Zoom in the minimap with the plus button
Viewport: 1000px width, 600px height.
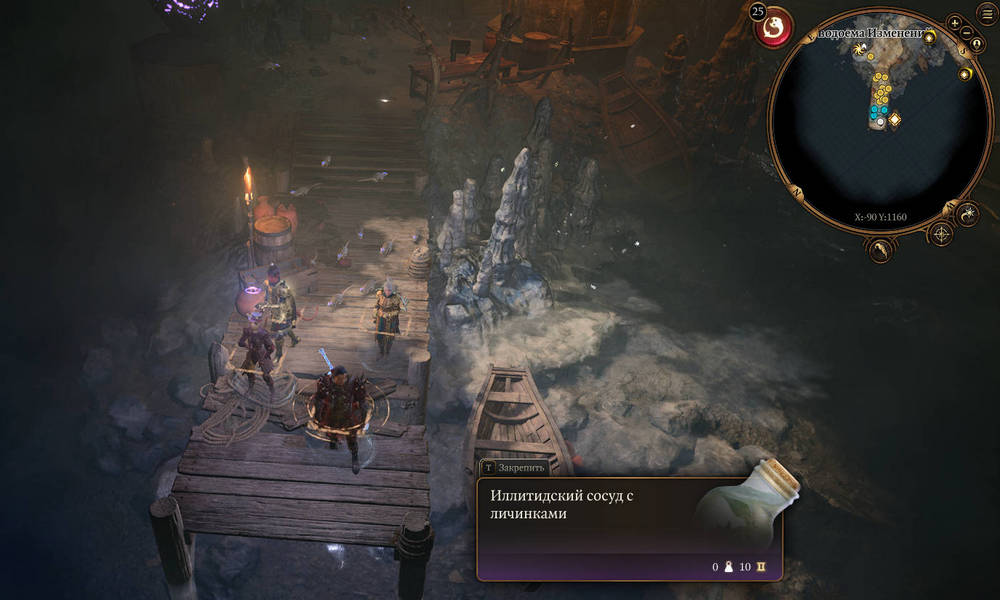[955, 22]
